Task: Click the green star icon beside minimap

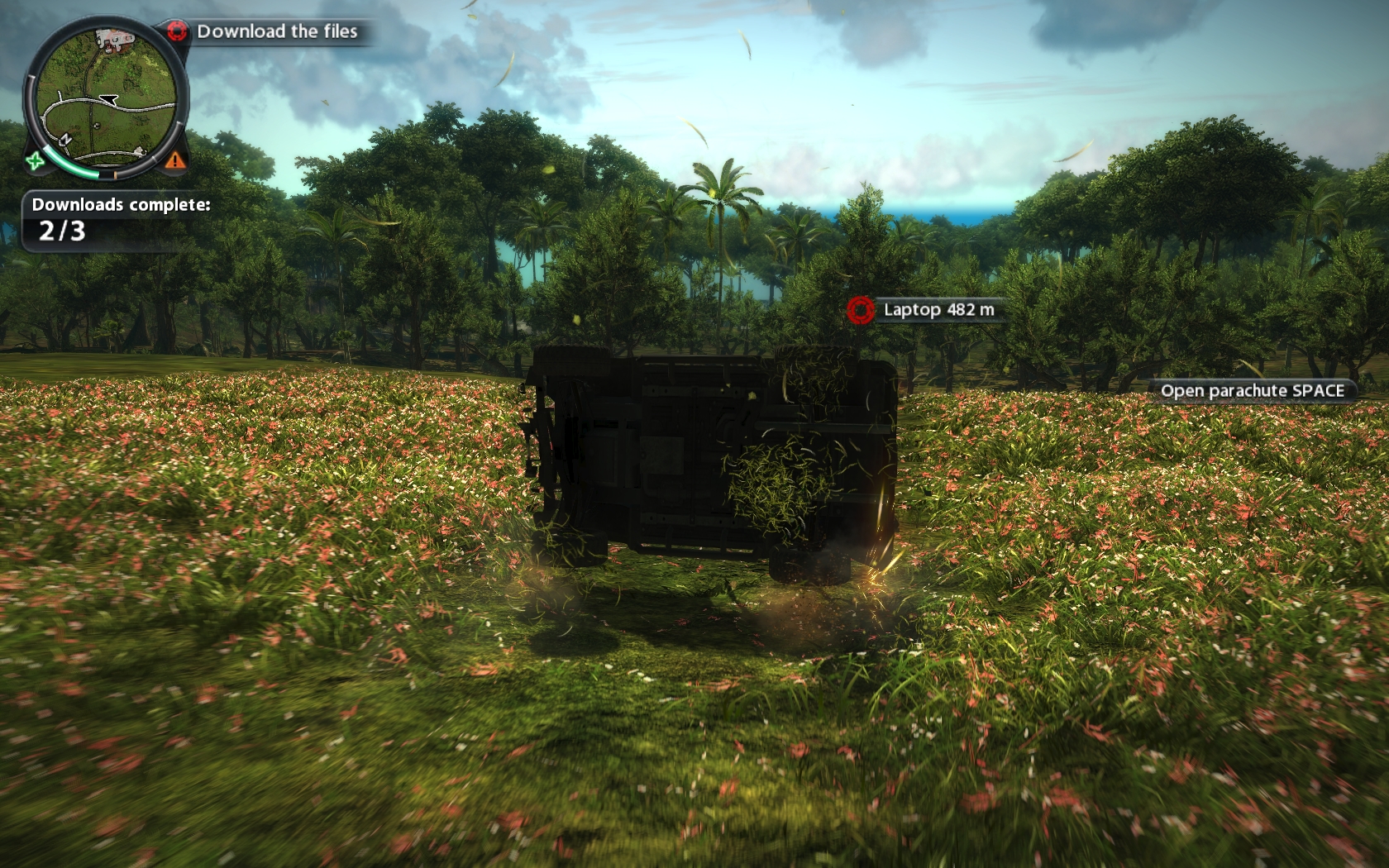Action: tap(35, 161)
